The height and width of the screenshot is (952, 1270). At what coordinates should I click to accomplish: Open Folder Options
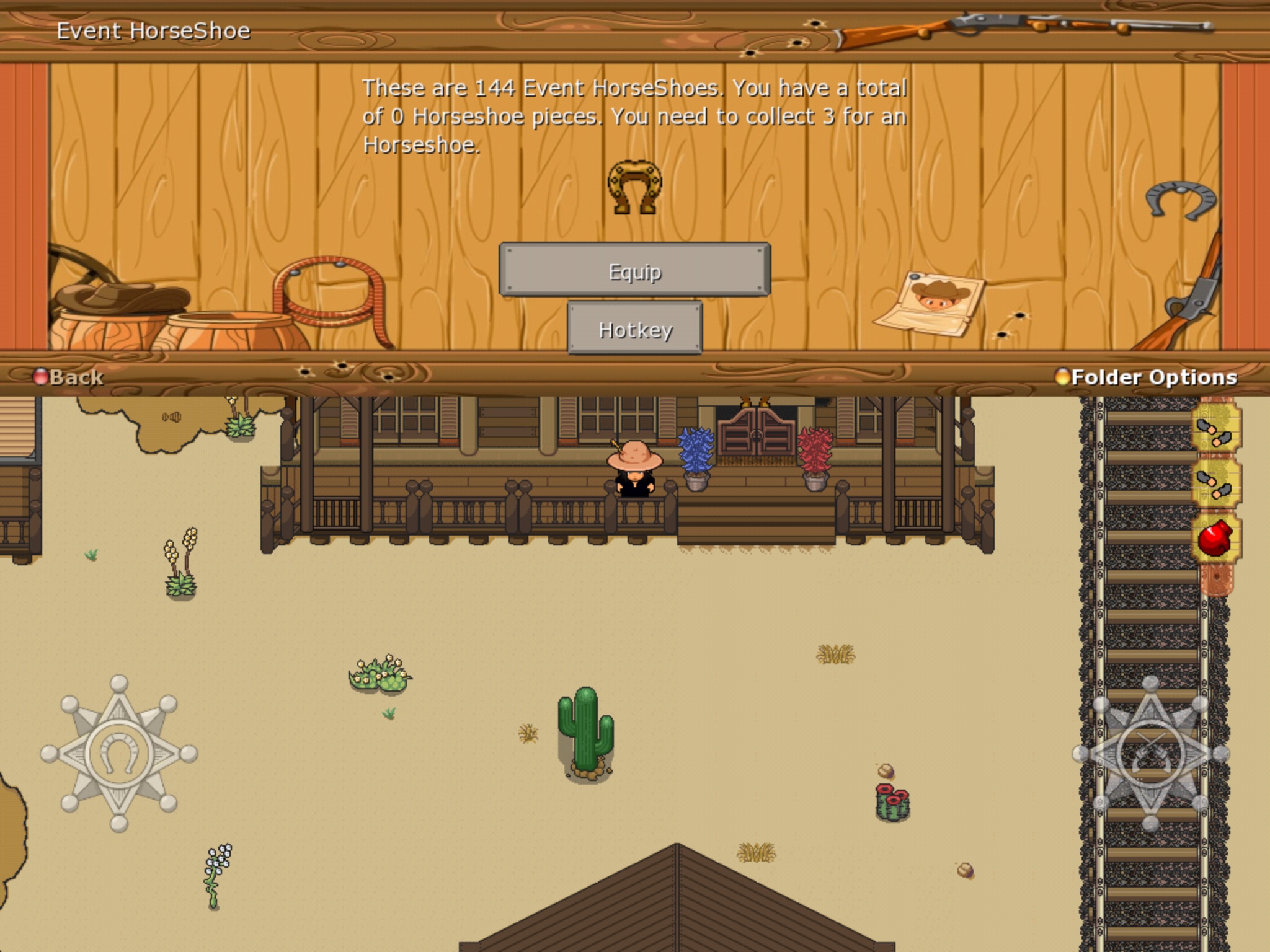tap(1147, 377)
